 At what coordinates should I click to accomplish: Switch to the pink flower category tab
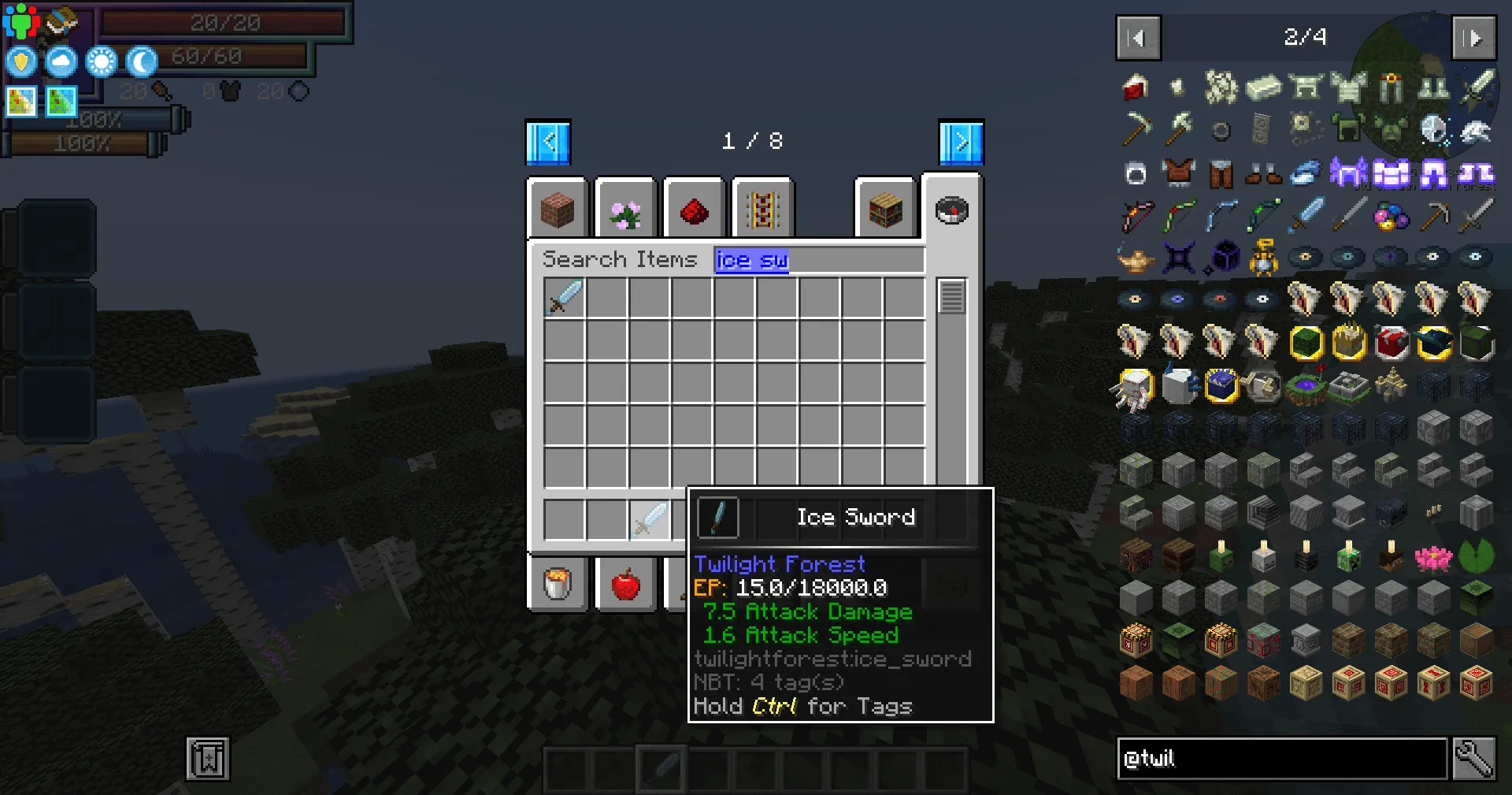[624, 209]
